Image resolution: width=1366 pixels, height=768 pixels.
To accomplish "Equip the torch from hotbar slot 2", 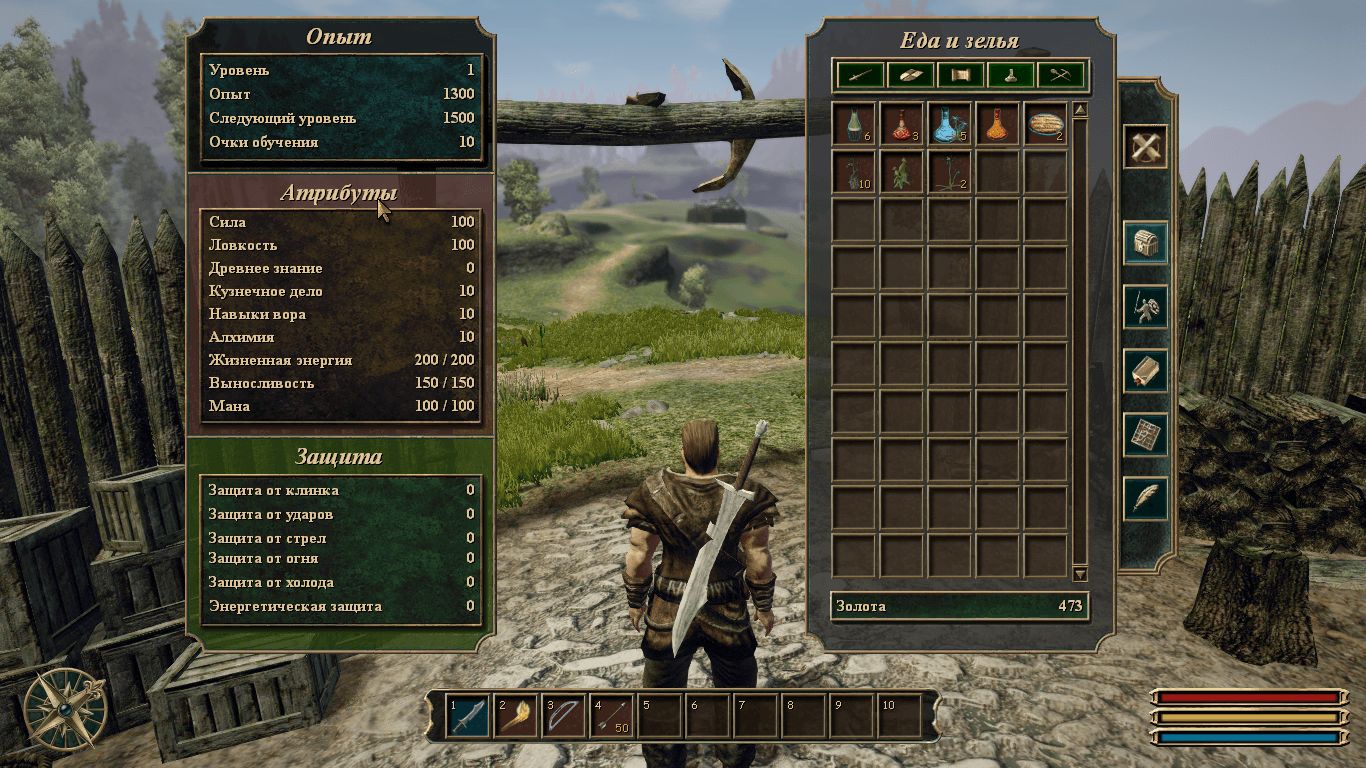I will (x=516, y=716).
